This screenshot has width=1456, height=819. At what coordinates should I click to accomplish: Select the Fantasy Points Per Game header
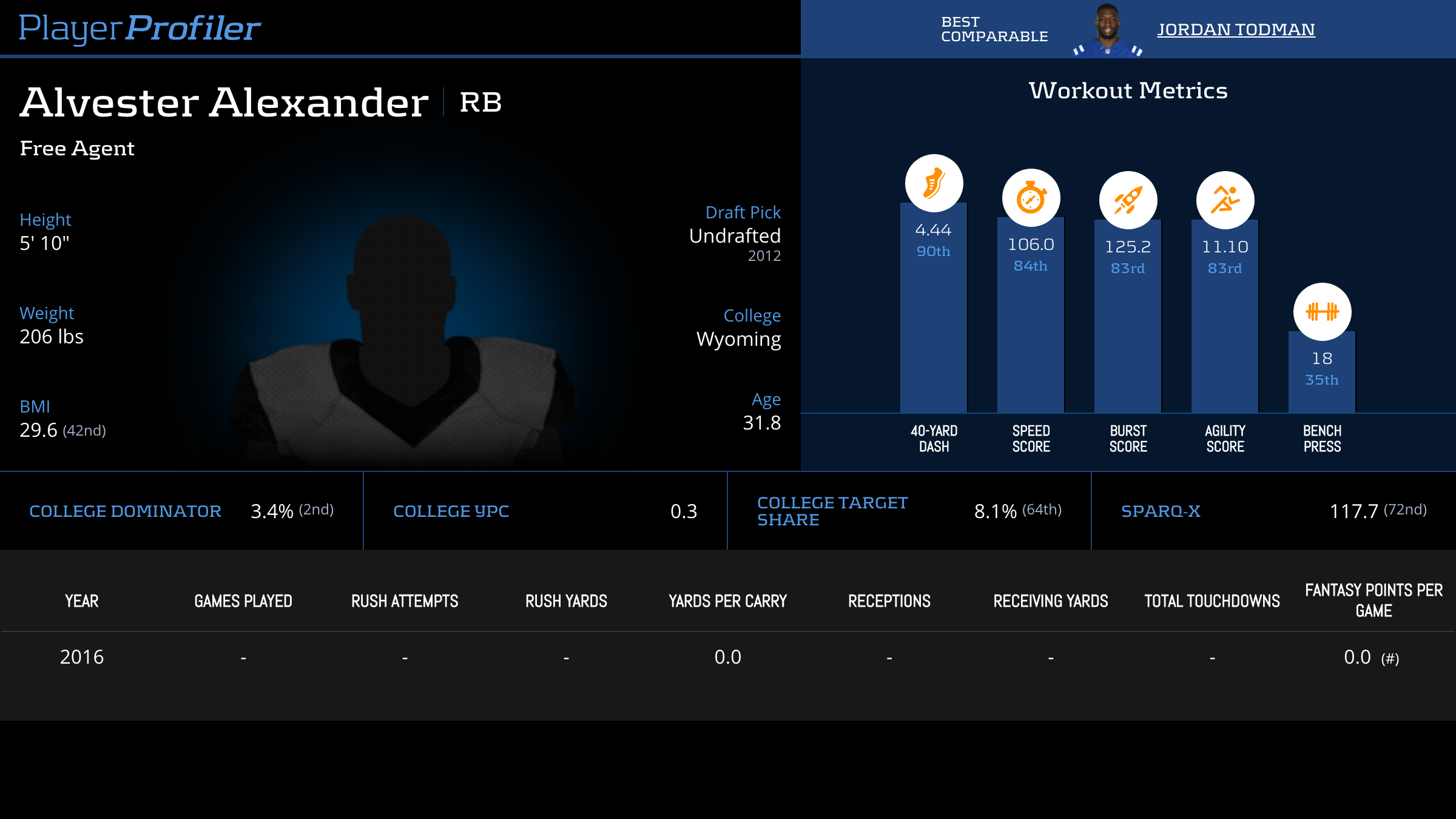point(1373,600)
